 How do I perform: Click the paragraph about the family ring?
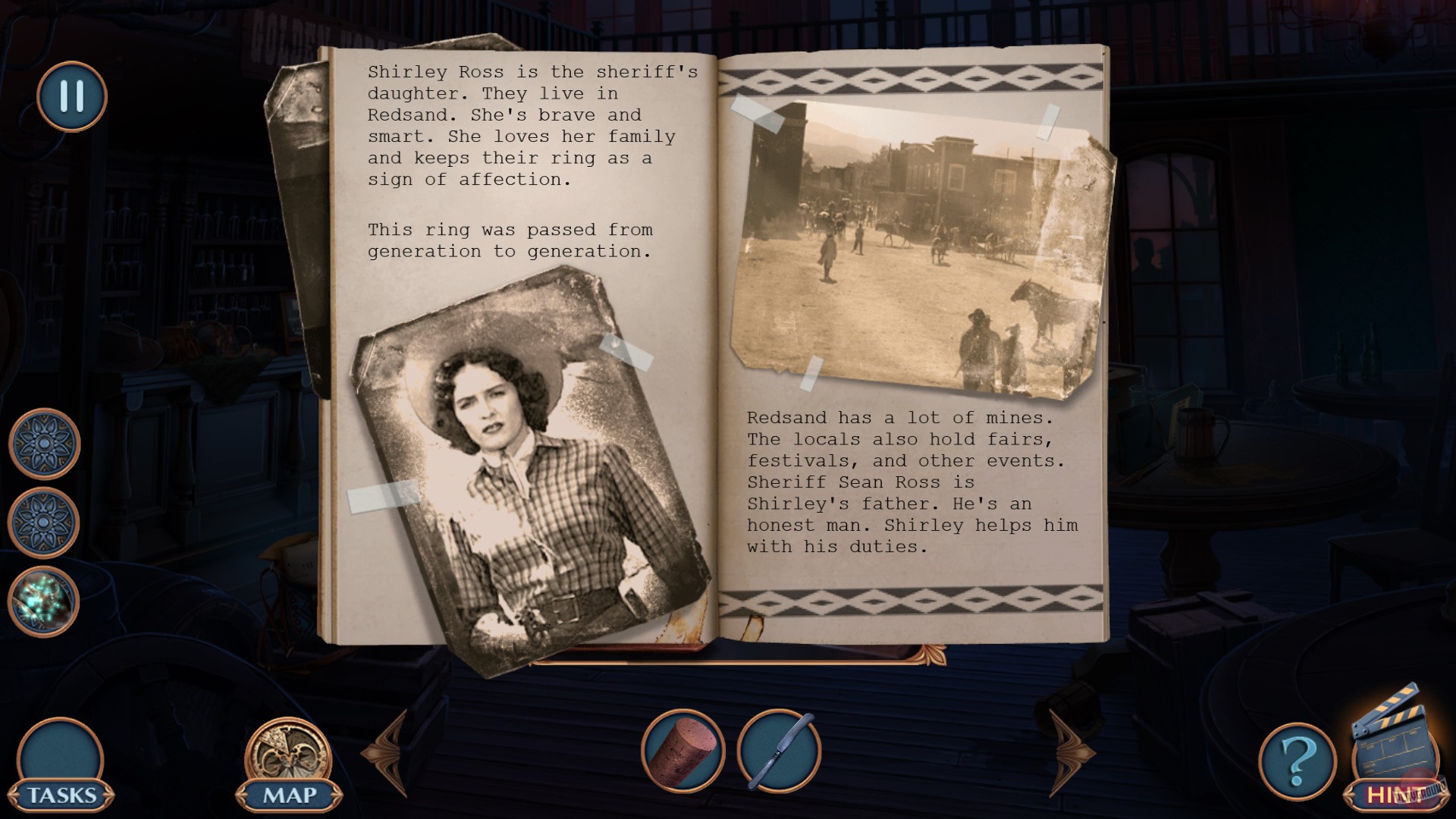[x=510, y=240]
